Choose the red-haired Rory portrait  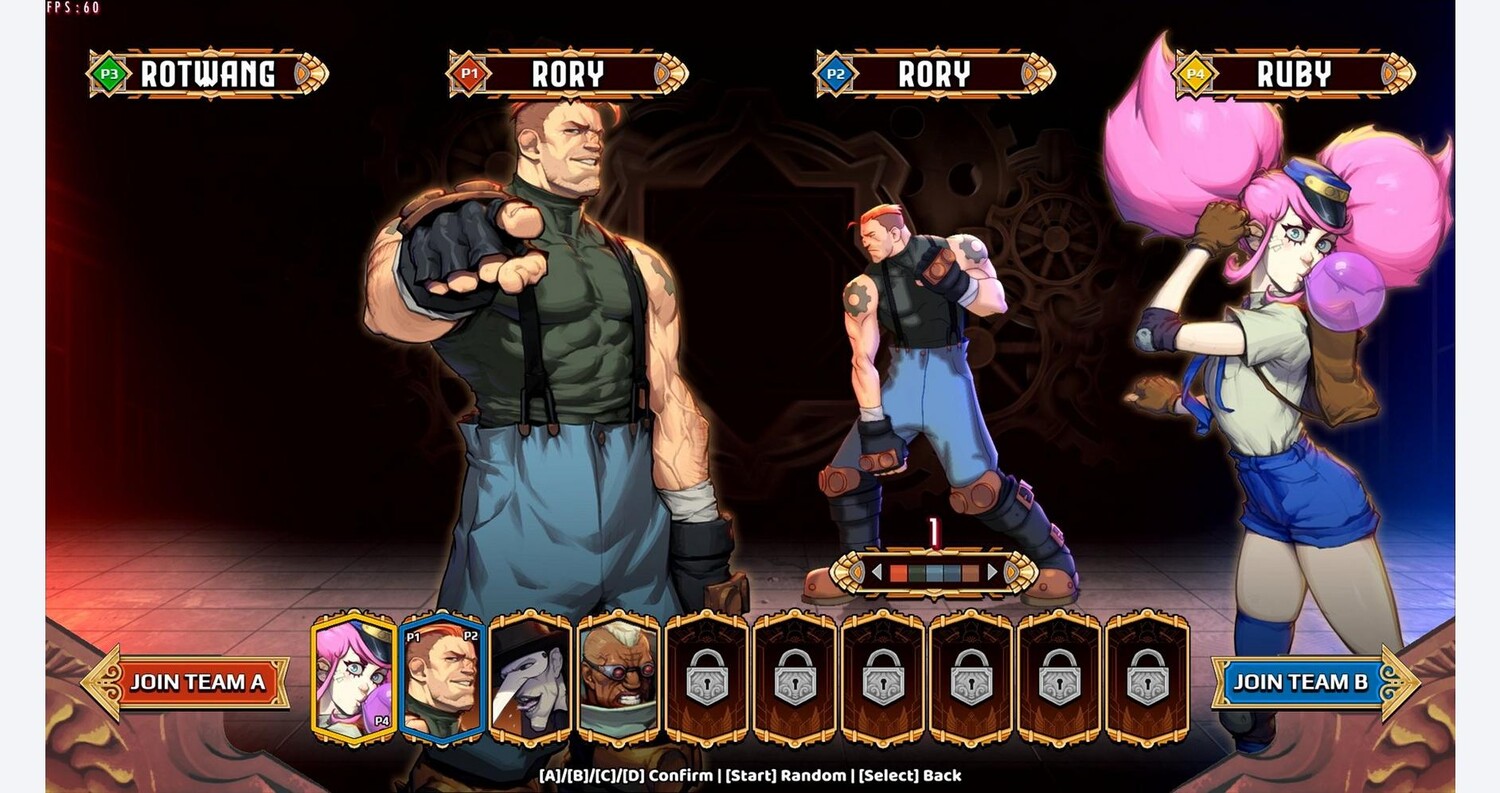pos(442,678)
